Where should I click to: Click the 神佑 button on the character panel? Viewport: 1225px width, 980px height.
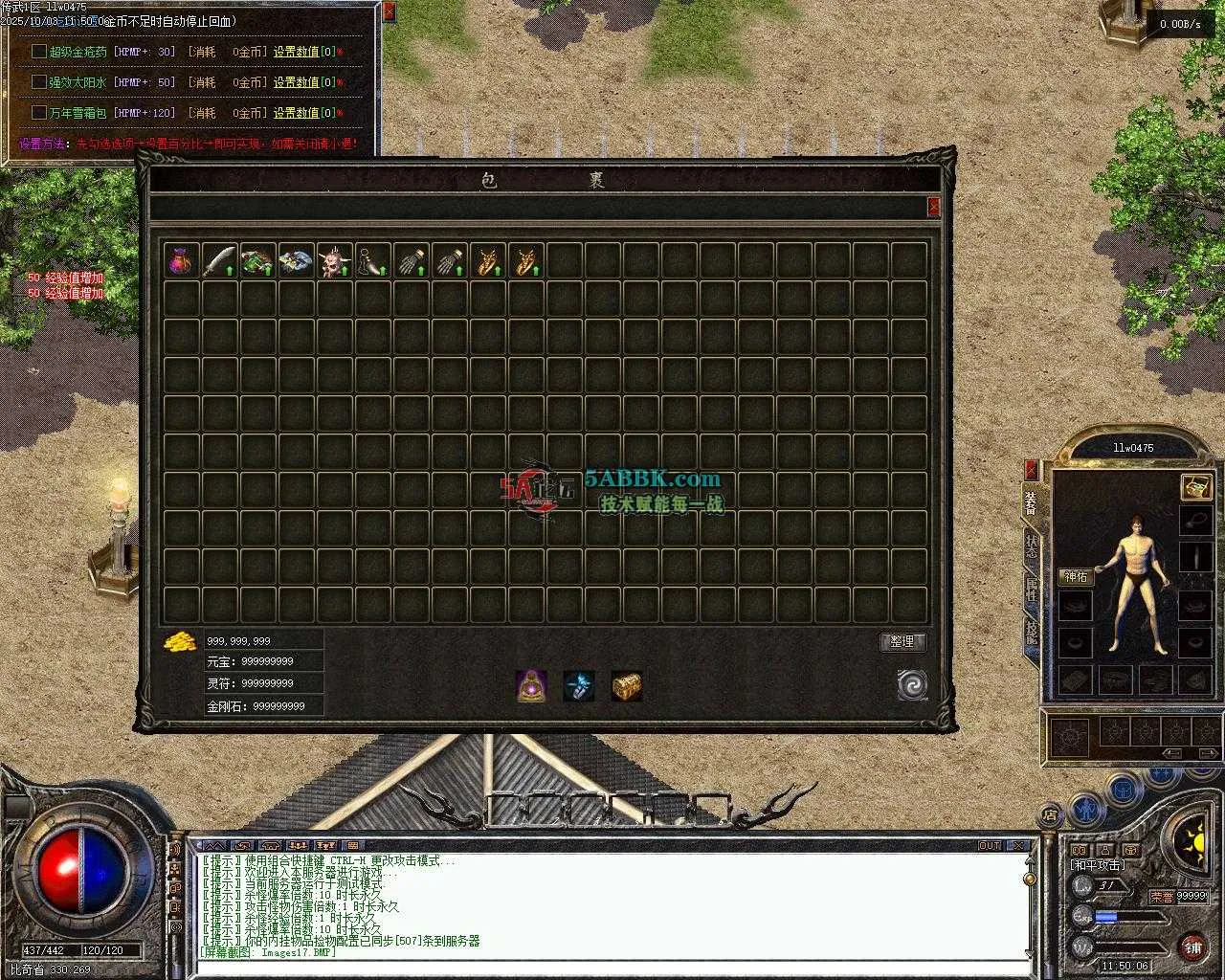pyautogui.click(x=1077, y=577)
